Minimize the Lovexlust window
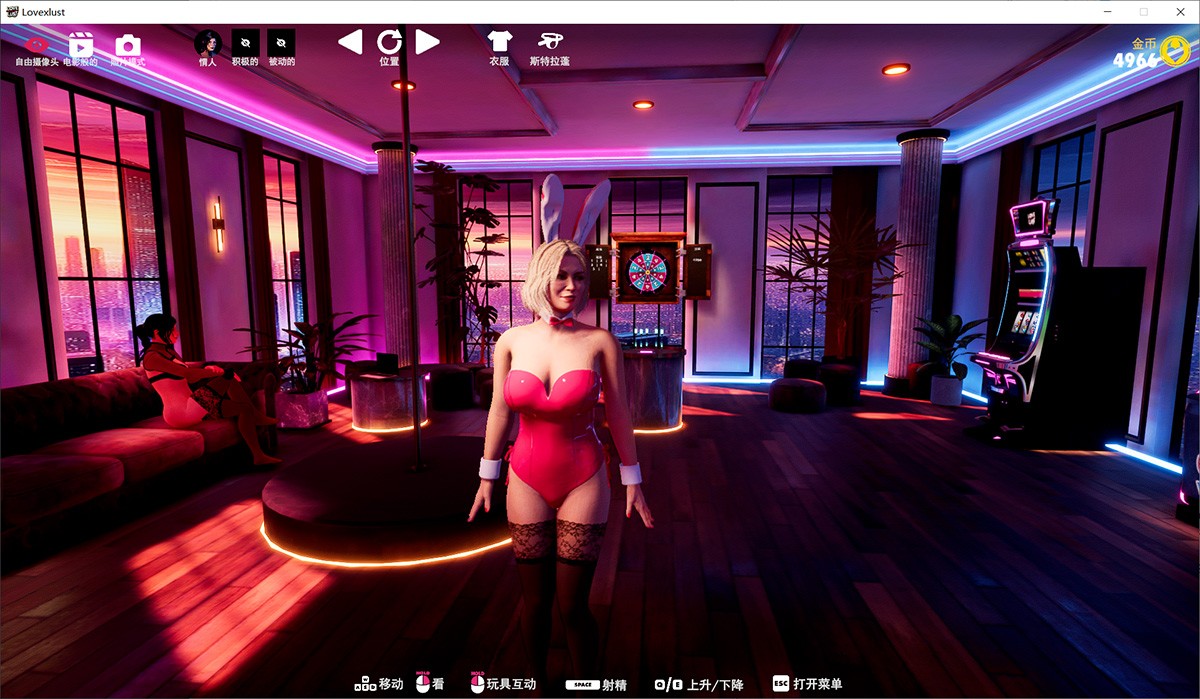The width and height of the screenshot is (1200, 699). click(1107, 11)
